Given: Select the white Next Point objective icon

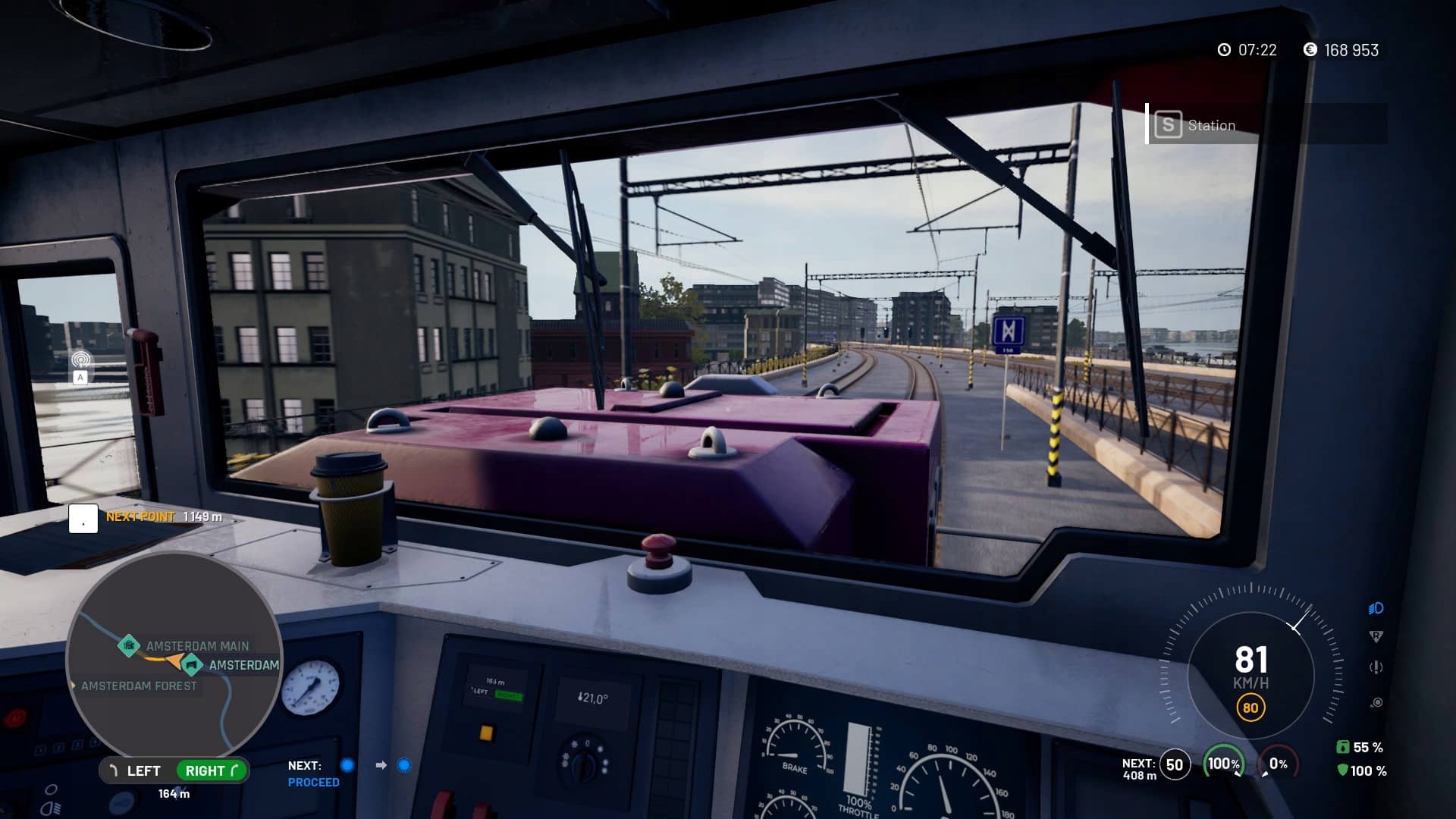Looking at the screenshot, I should tap(83, 519).
